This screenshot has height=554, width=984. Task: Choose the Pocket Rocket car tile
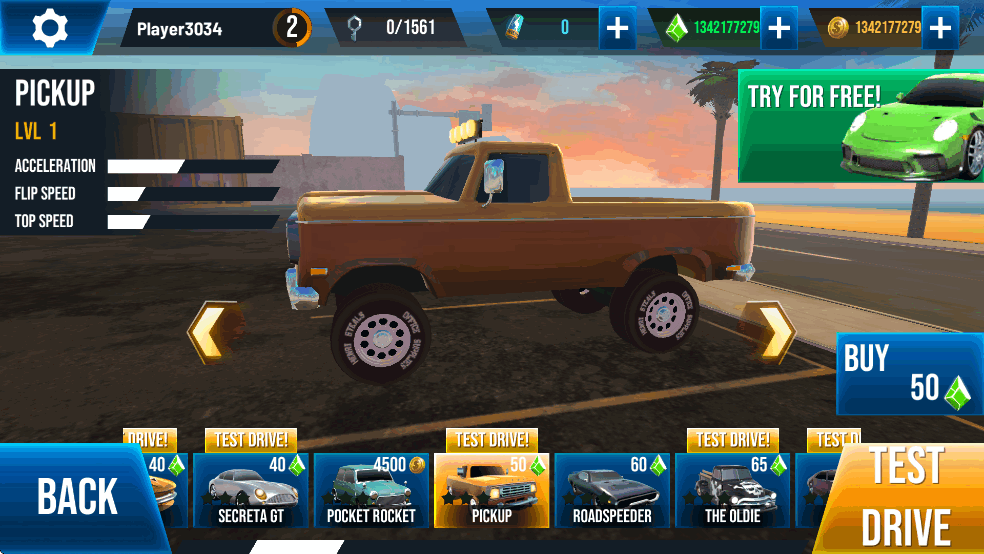click(x=371, y=491)
